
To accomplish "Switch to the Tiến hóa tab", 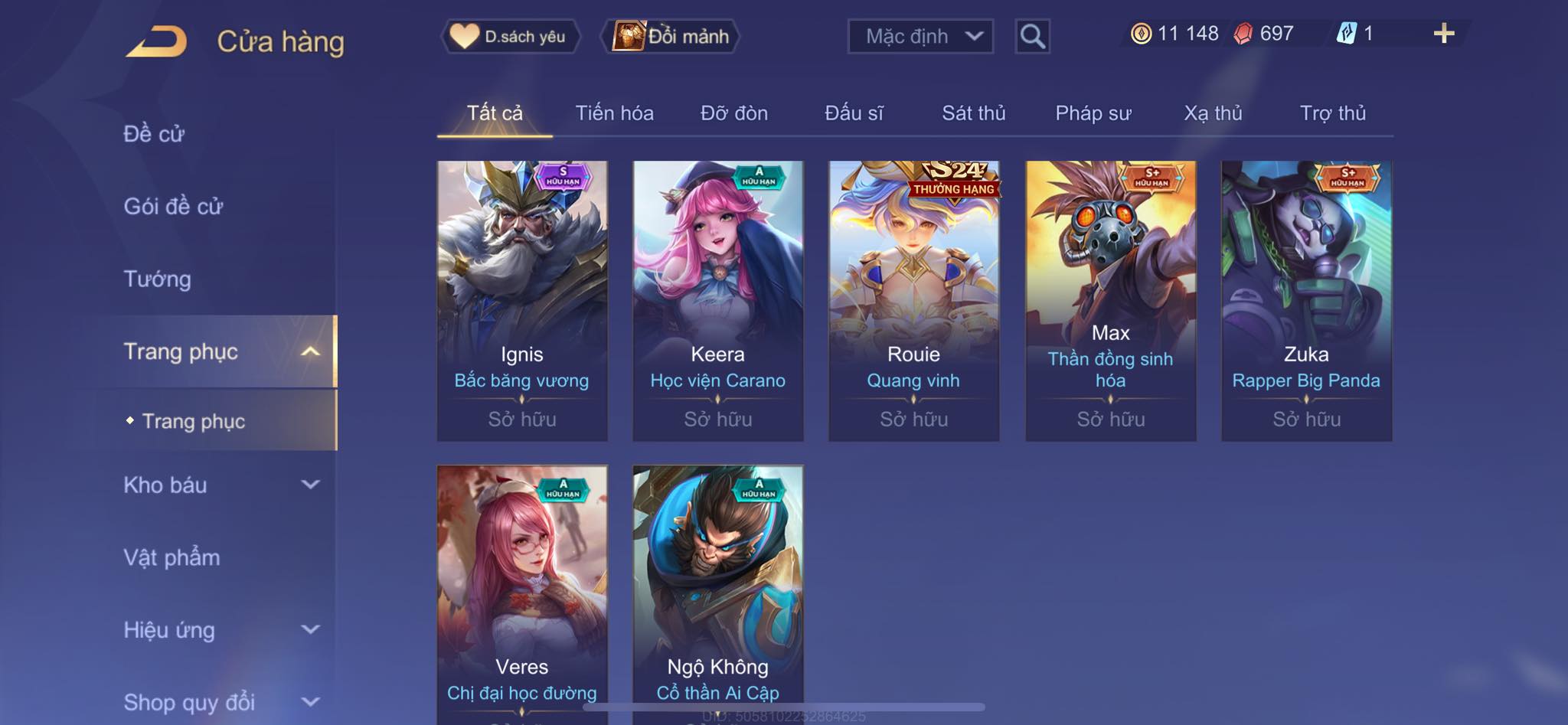I will click(614, 113).
